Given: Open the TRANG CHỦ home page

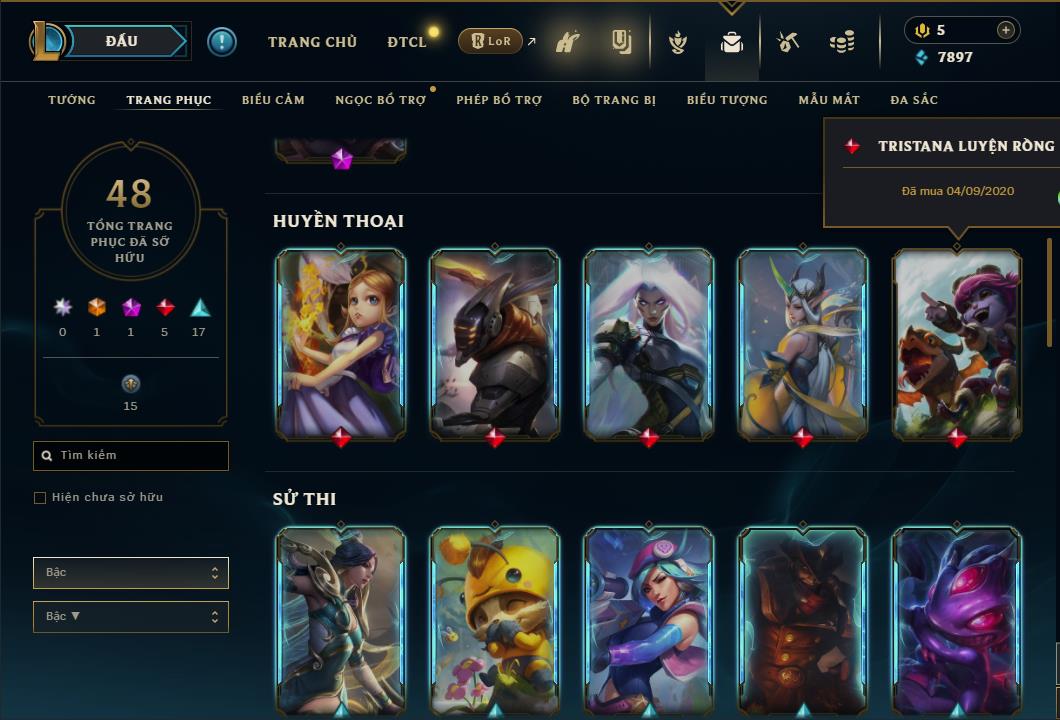Looking at the screenshot, I should tap(312, 42).
